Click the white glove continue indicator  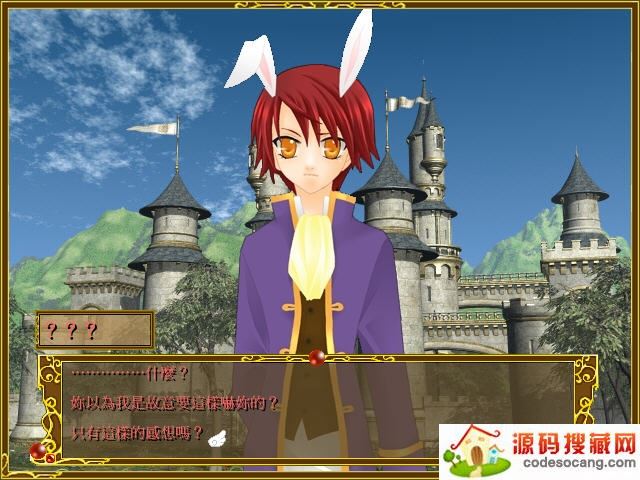pyautogui.click(x=220, y=435)
